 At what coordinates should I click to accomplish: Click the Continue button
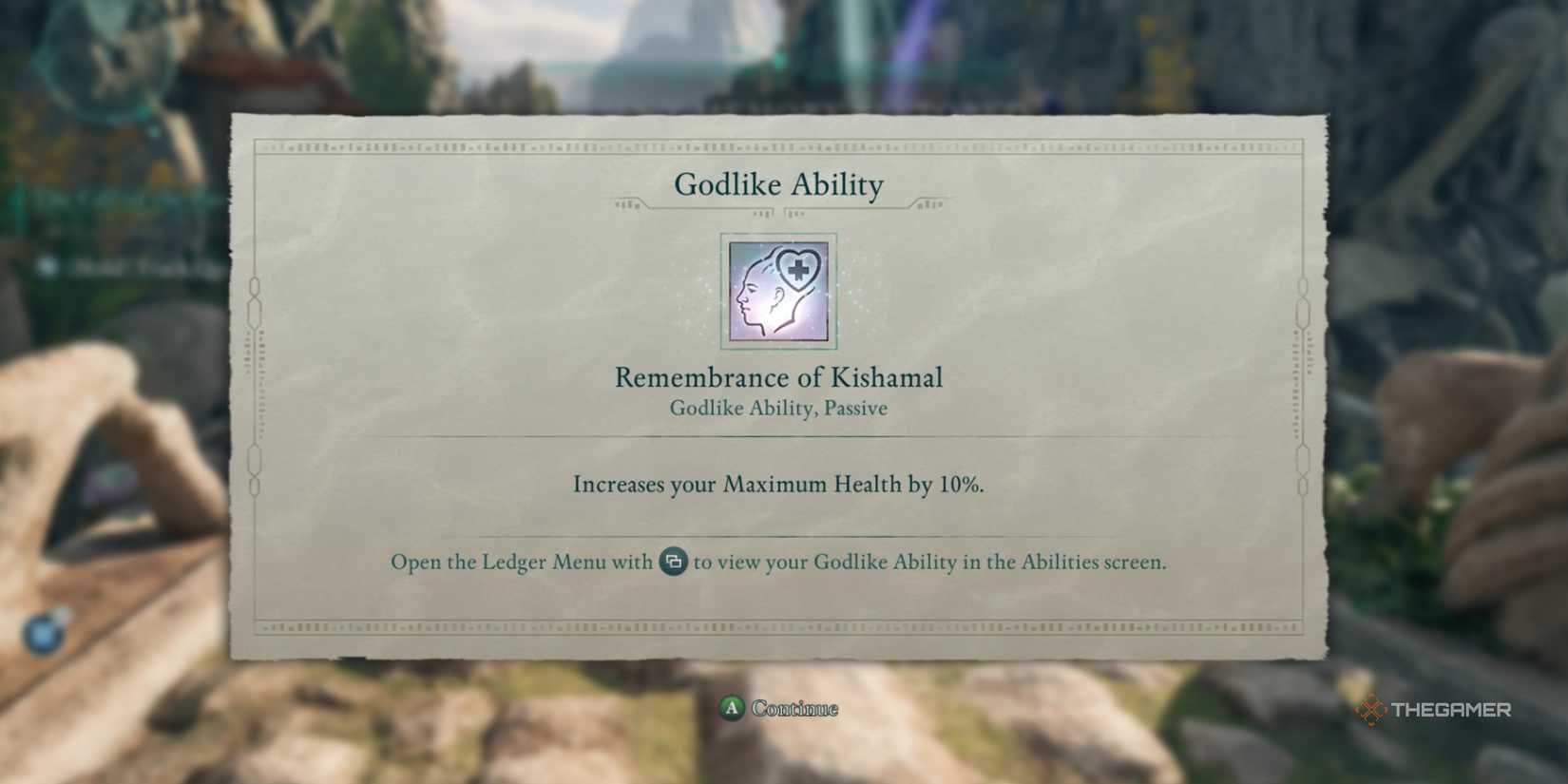coord(779,708)
